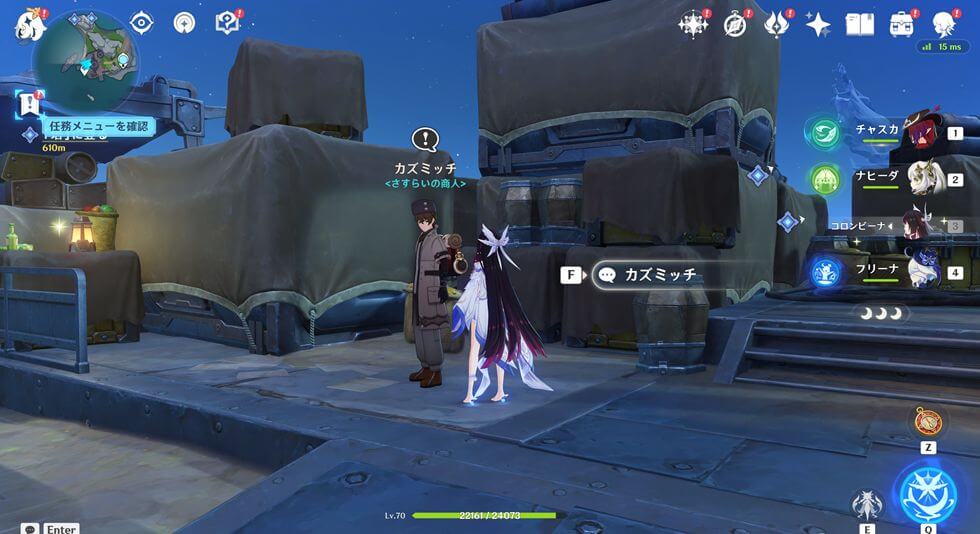The width and height of the screenshot is (980, 534).
Task: Open the events star-compass icon
Action: pyautogui.click(x=692, y=24)
